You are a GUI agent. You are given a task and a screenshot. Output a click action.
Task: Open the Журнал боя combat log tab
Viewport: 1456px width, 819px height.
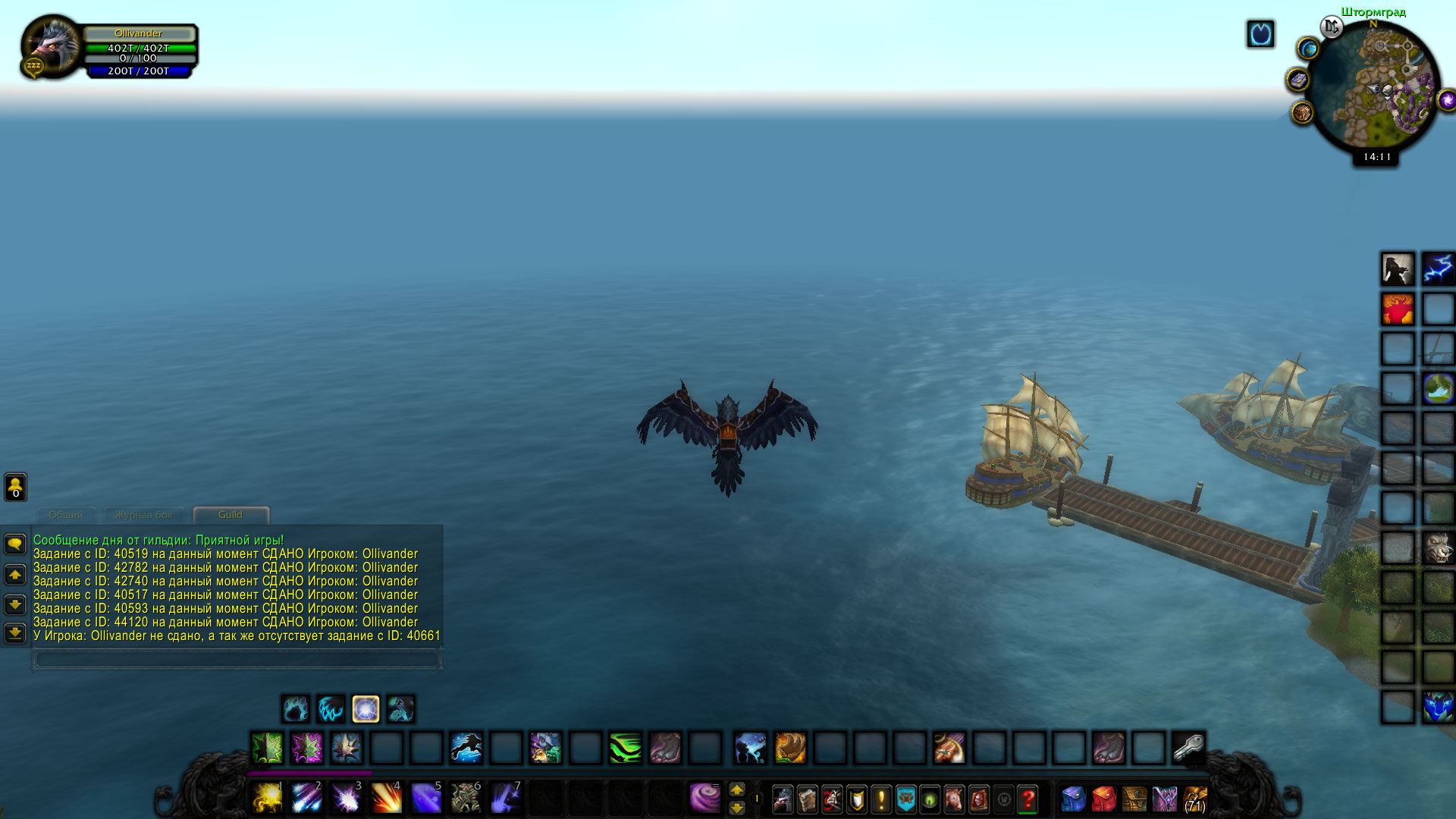[143, 515]
